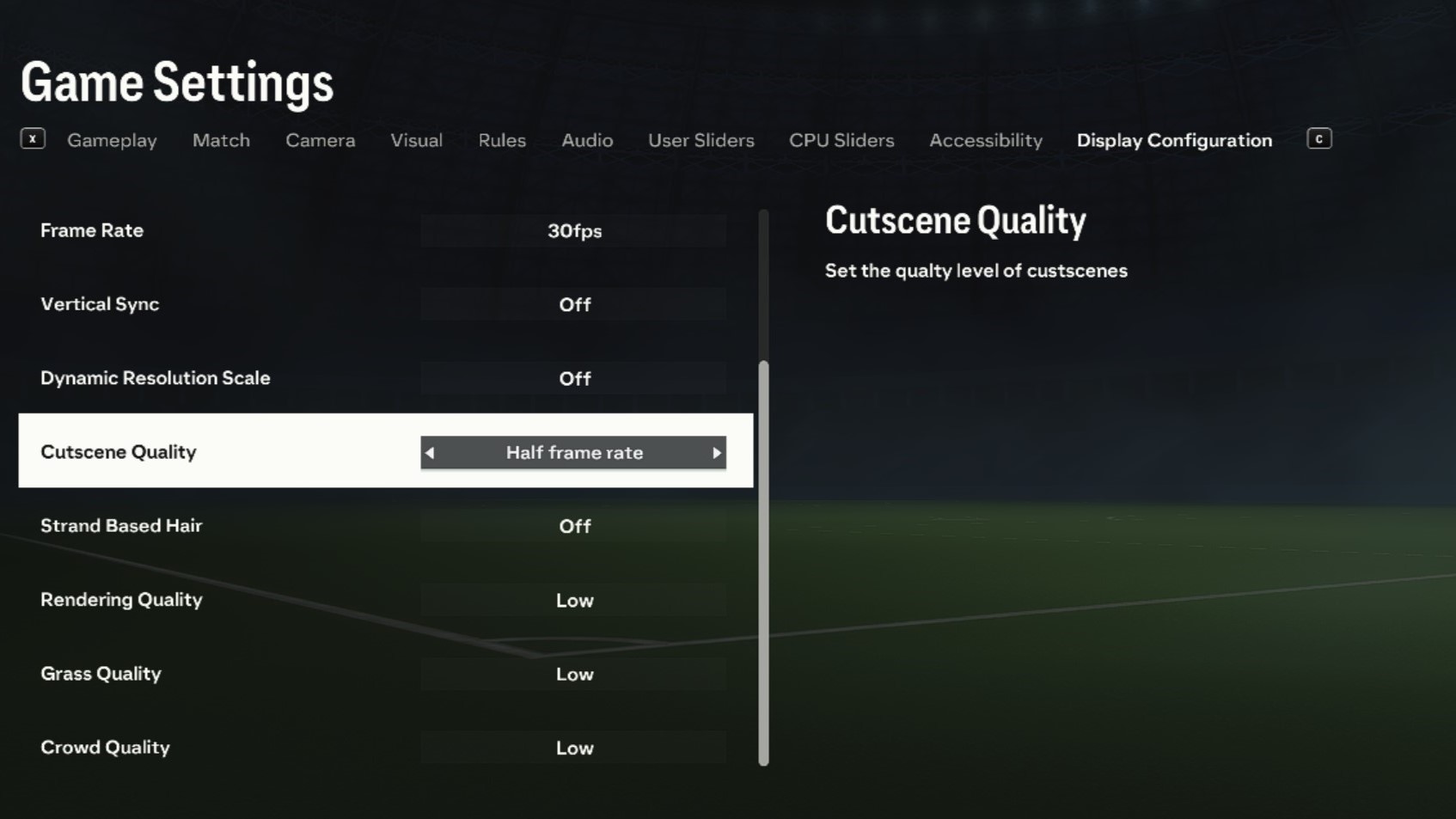Switch to the Gameplay tab
This screenshot has height=819, width=1456.
click(112, 140)
